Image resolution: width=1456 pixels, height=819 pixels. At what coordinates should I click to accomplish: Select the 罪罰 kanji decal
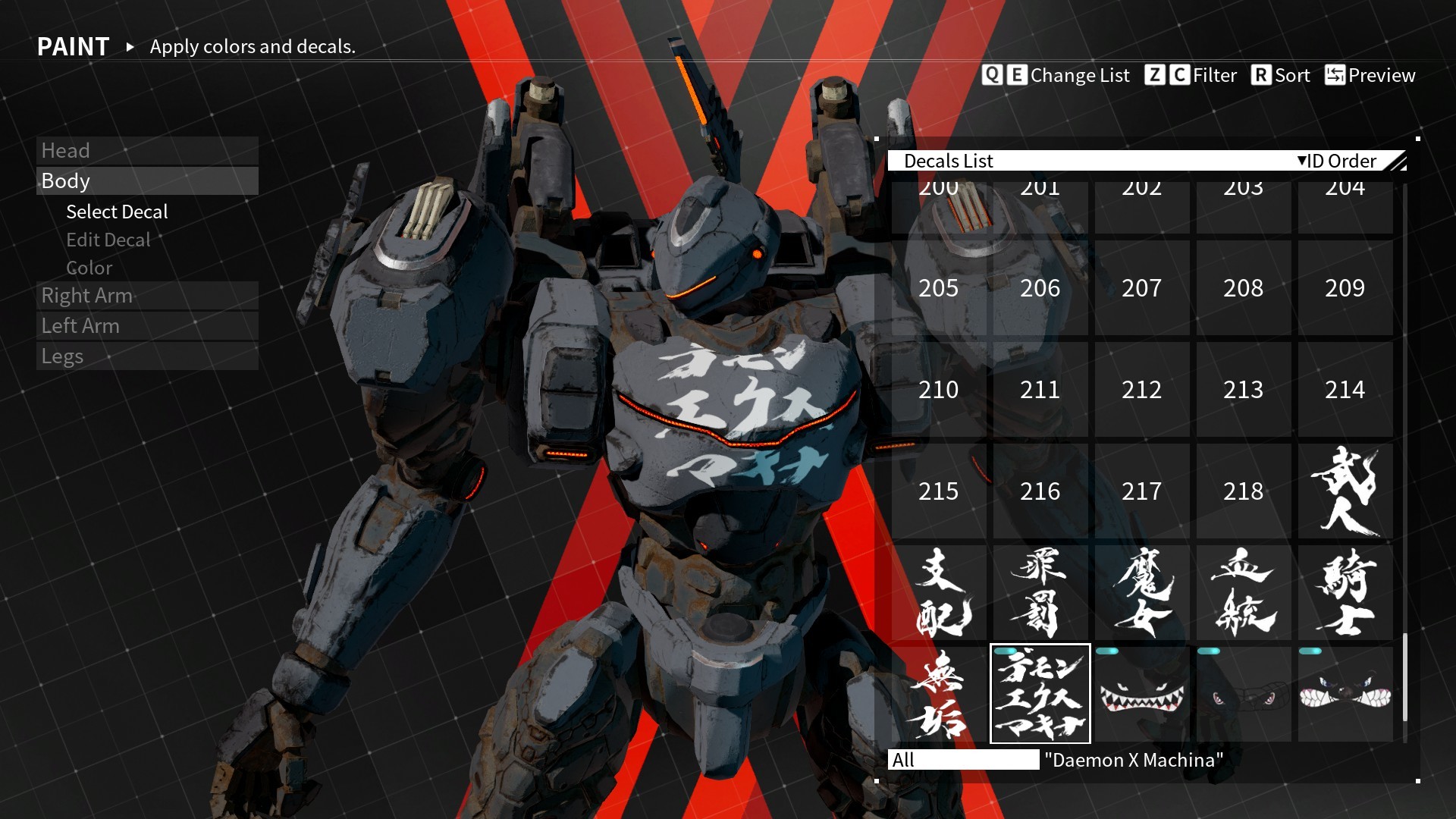coord(1040,593)
